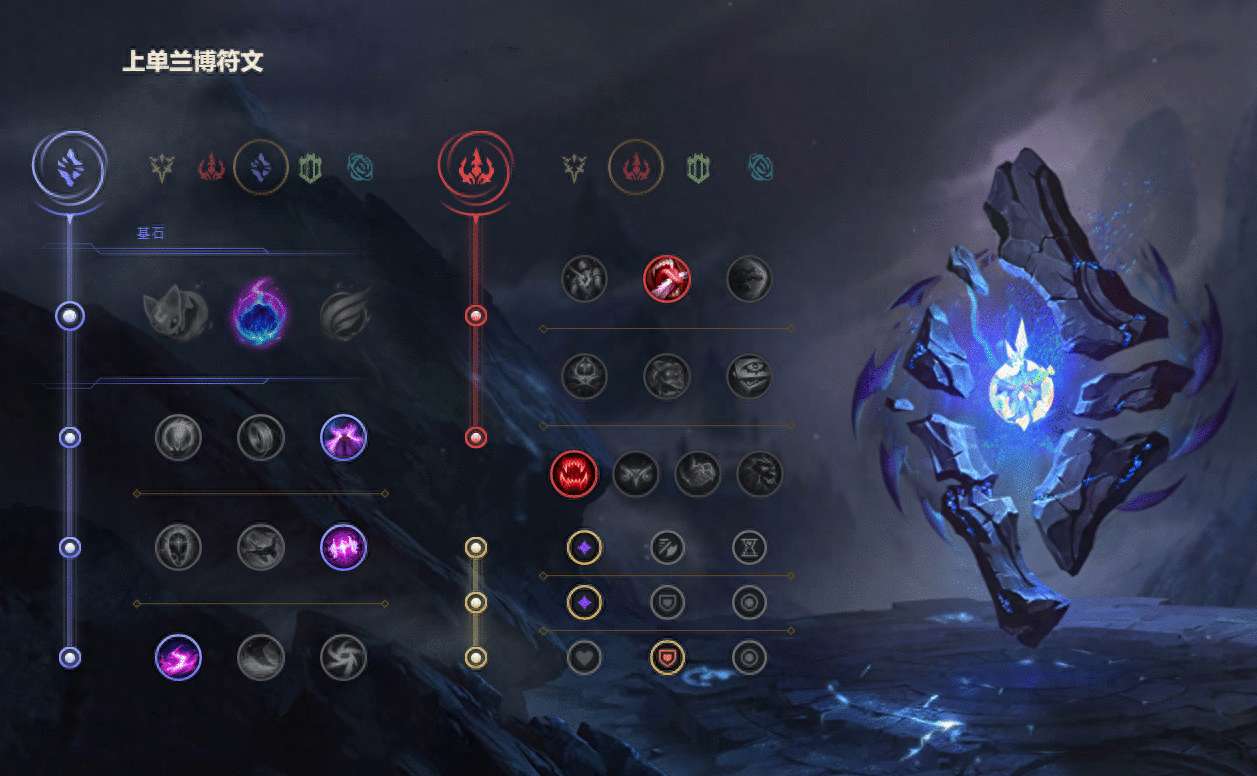The image size is (1257, 776).
Task: Choose the Summon Aery keystone rune
Action: [x=178, y=312]
